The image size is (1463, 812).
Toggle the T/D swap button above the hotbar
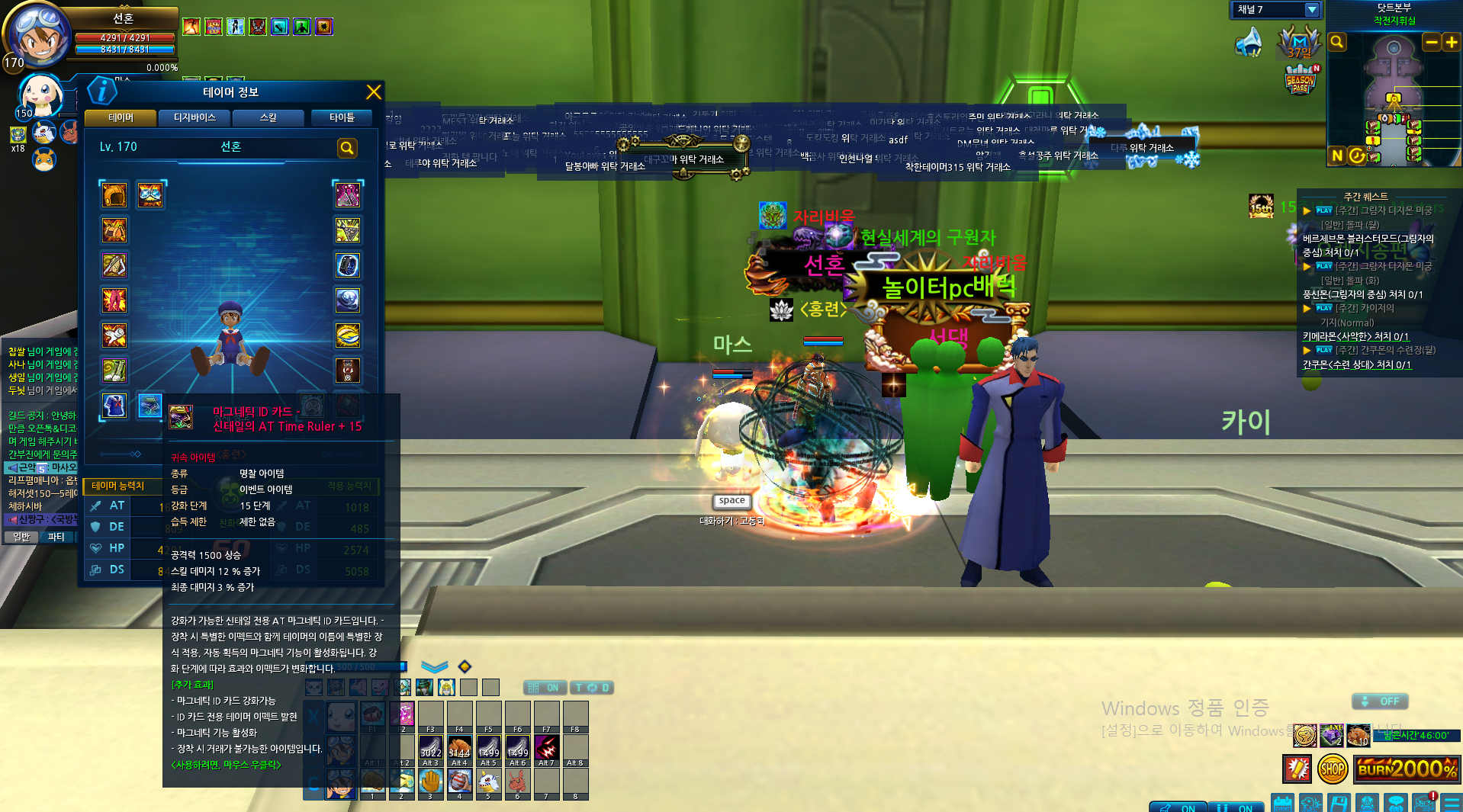[x=592, y=688]
